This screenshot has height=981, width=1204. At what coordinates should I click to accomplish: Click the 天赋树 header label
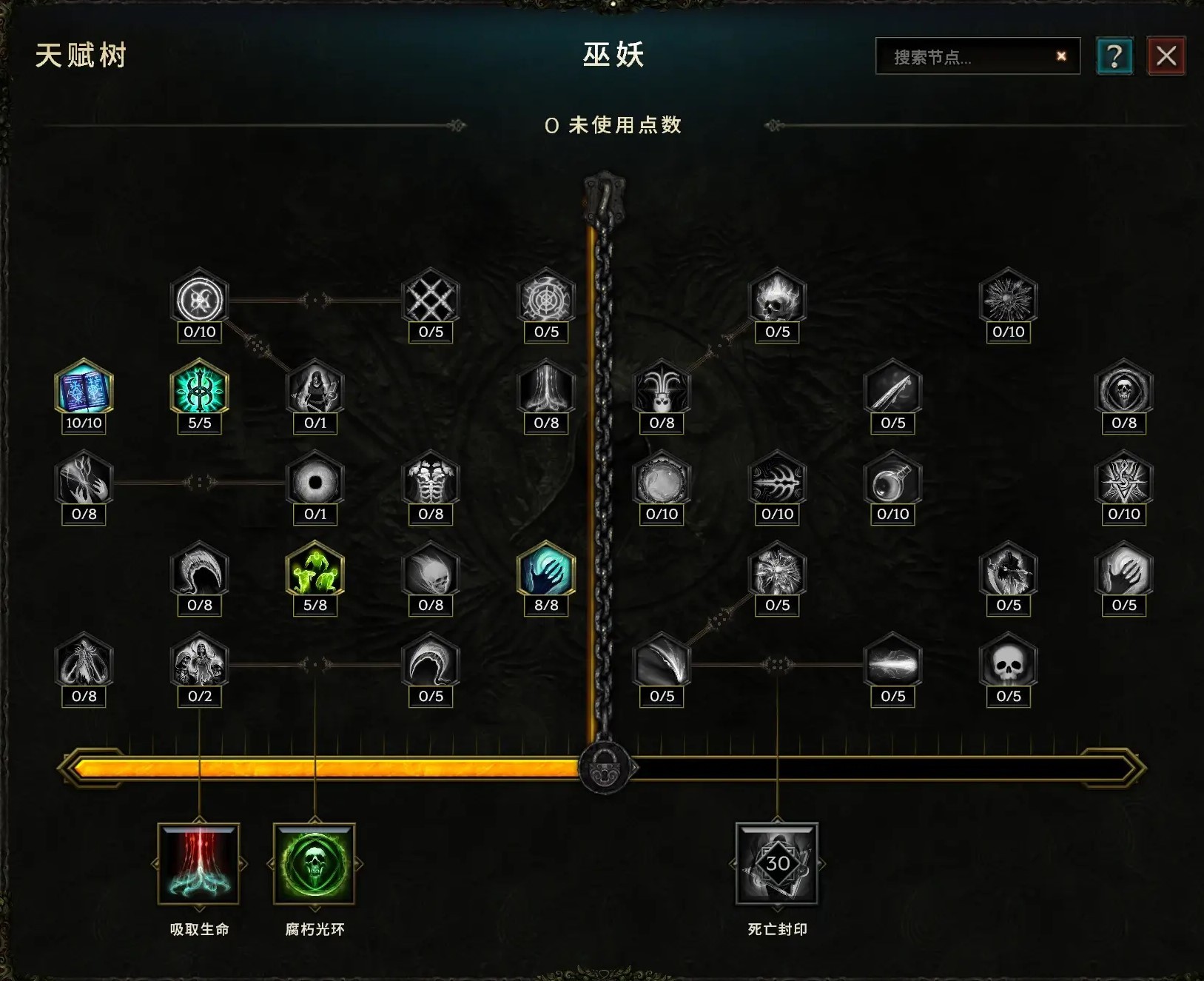(x=81, y=53)
